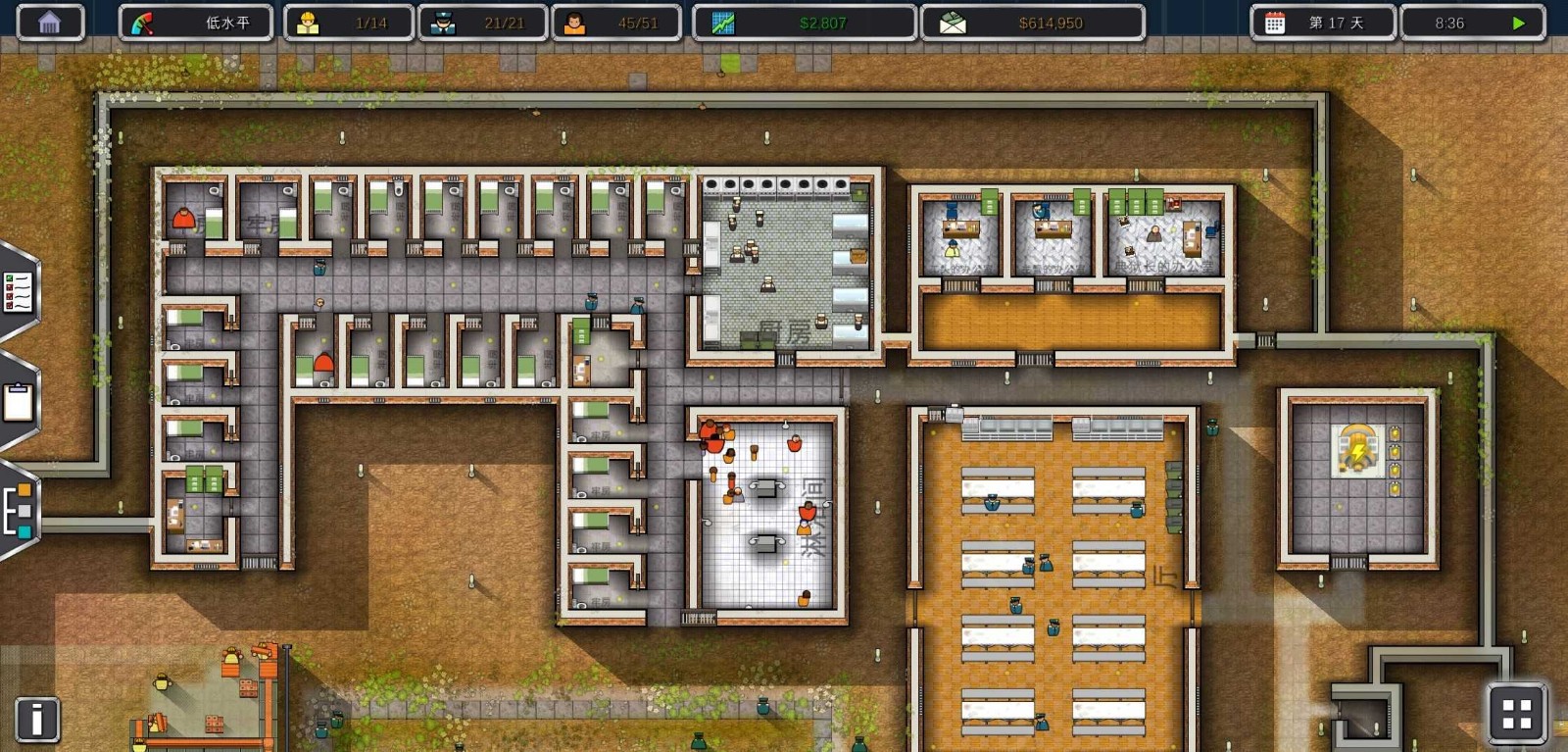This screenshot has height=752, width=1568.
Task: Open the bank balance panel showing $614,950
Action: 1032,23
